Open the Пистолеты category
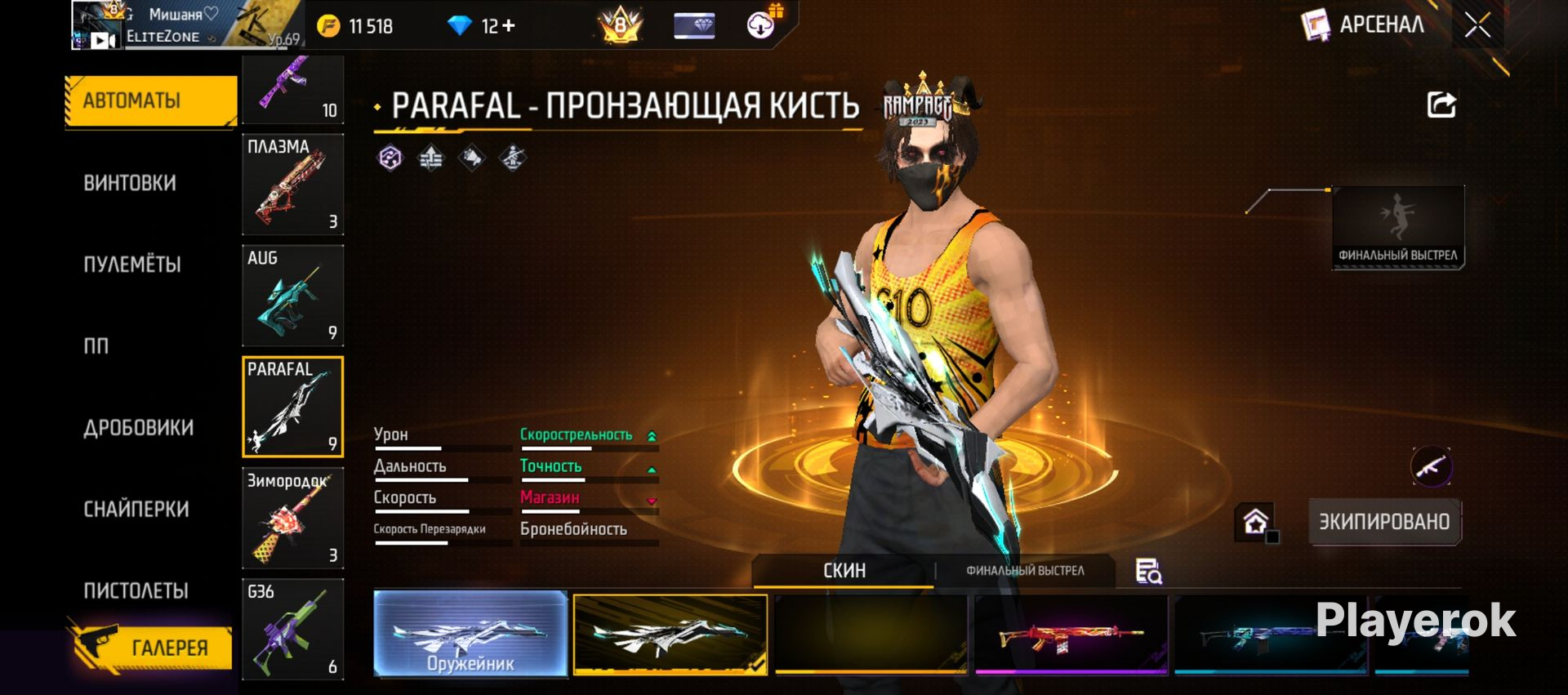This screenshot has width=1568, height=695. 136,590
